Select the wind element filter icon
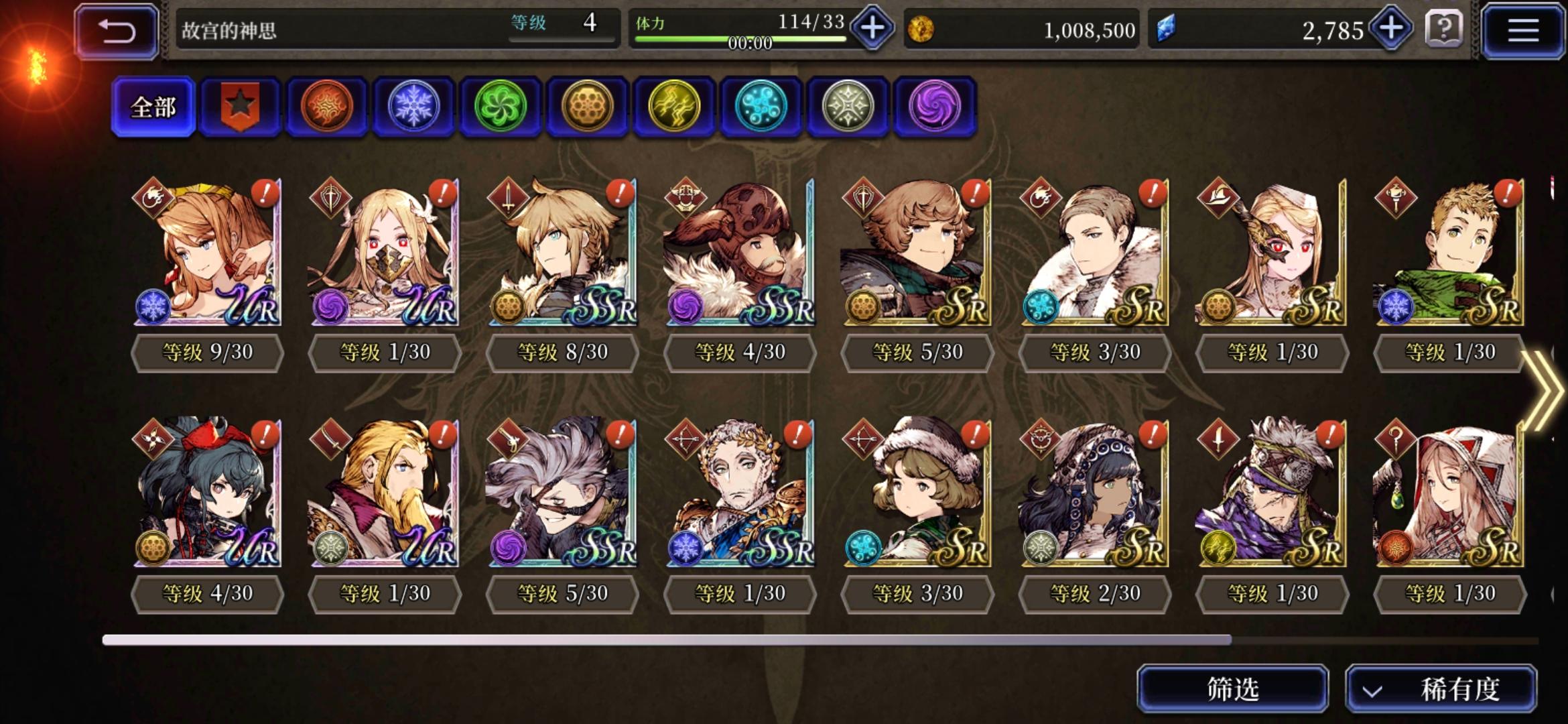 pyautogui.click(x=501, y=106)
